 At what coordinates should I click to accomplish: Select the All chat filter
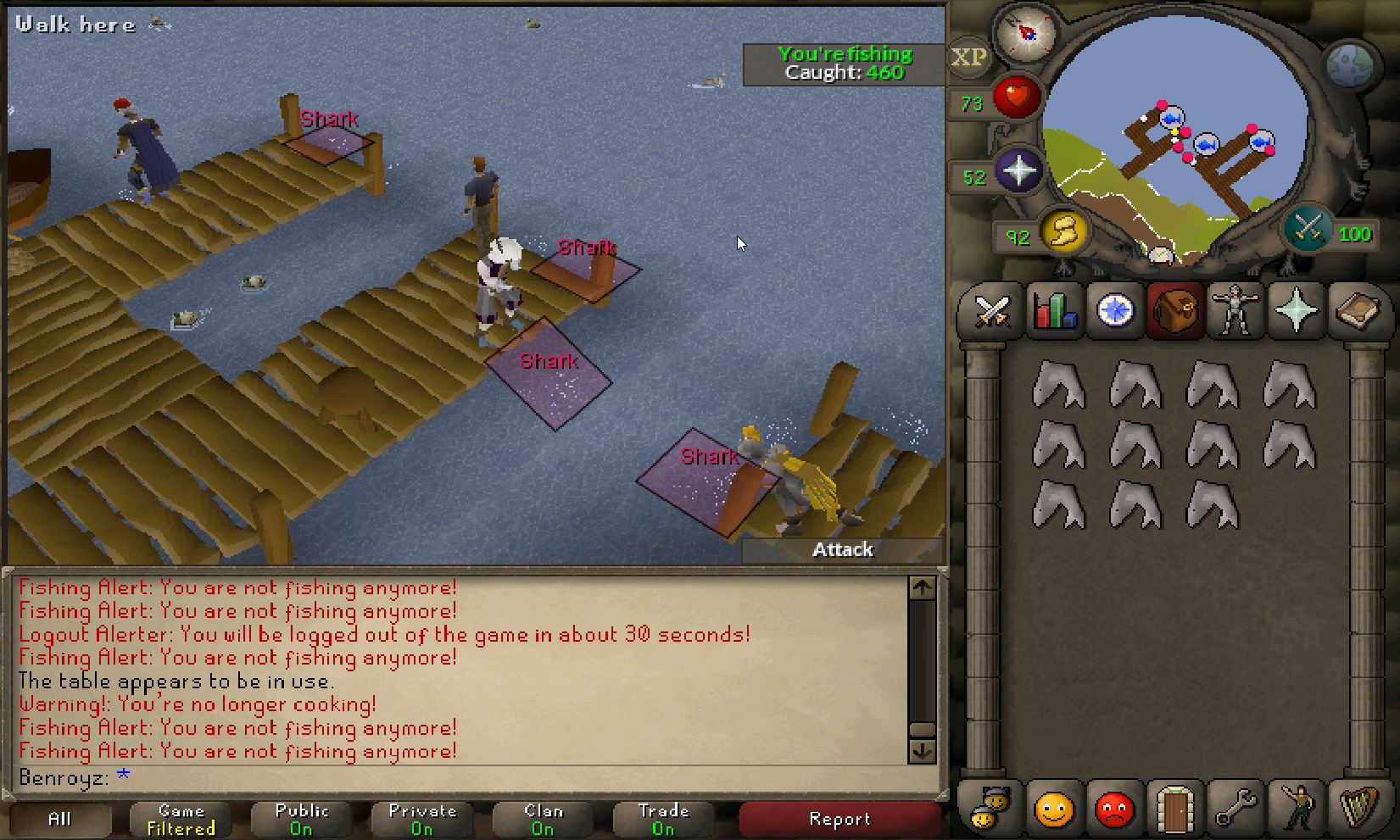[59, 819]
